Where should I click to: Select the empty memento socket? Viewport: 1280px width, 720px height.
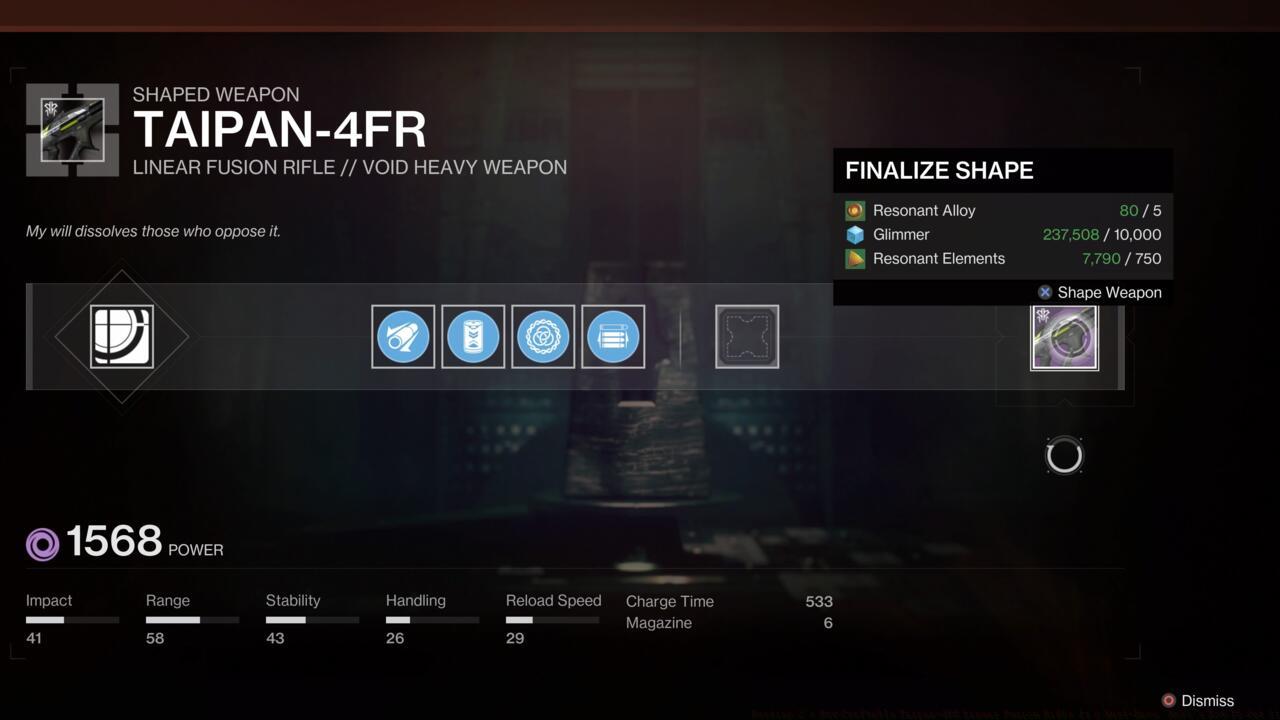[x=746, y=336]
